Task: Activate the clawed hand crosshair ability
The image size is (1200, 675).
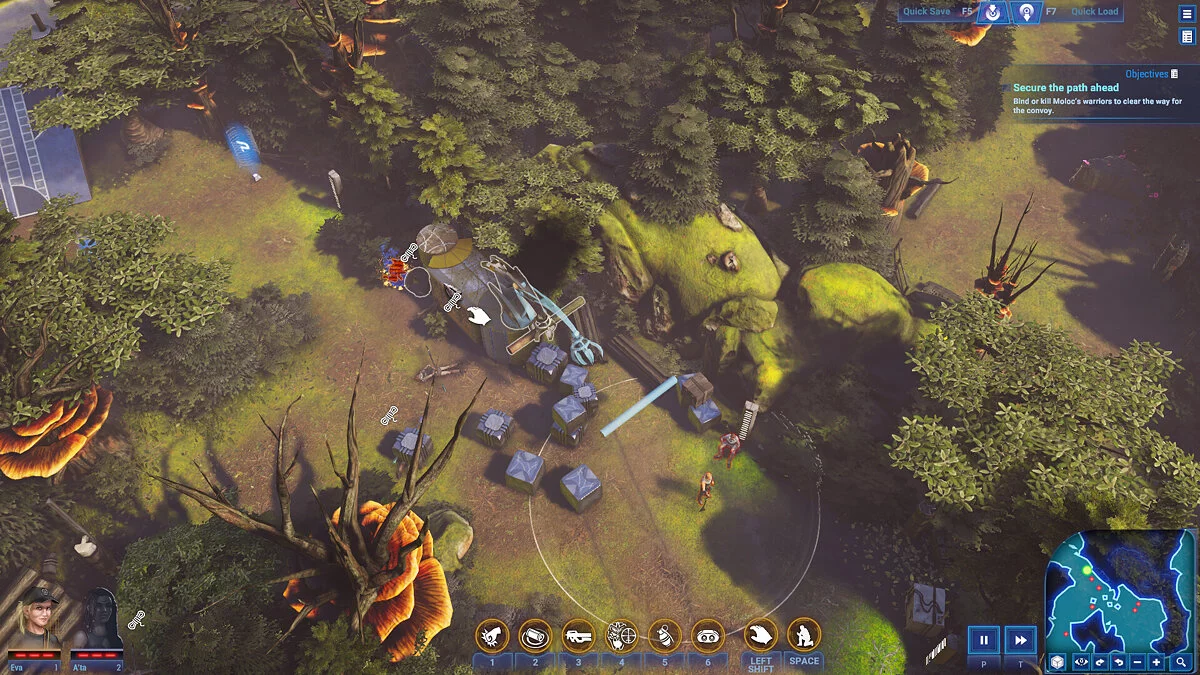Action: [622, 634]
